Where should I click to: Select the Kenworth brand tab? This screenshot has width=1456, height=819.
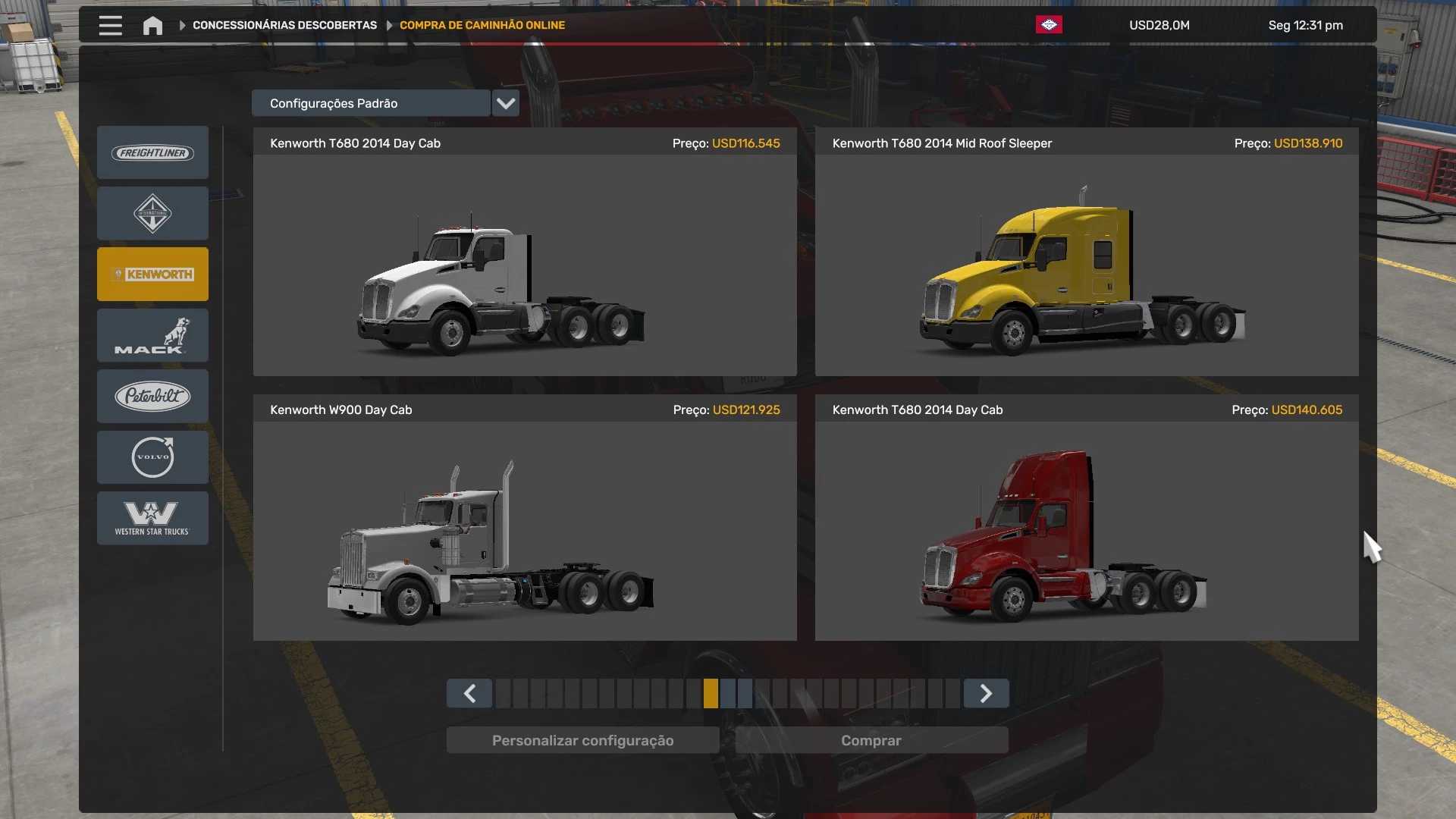152,275
